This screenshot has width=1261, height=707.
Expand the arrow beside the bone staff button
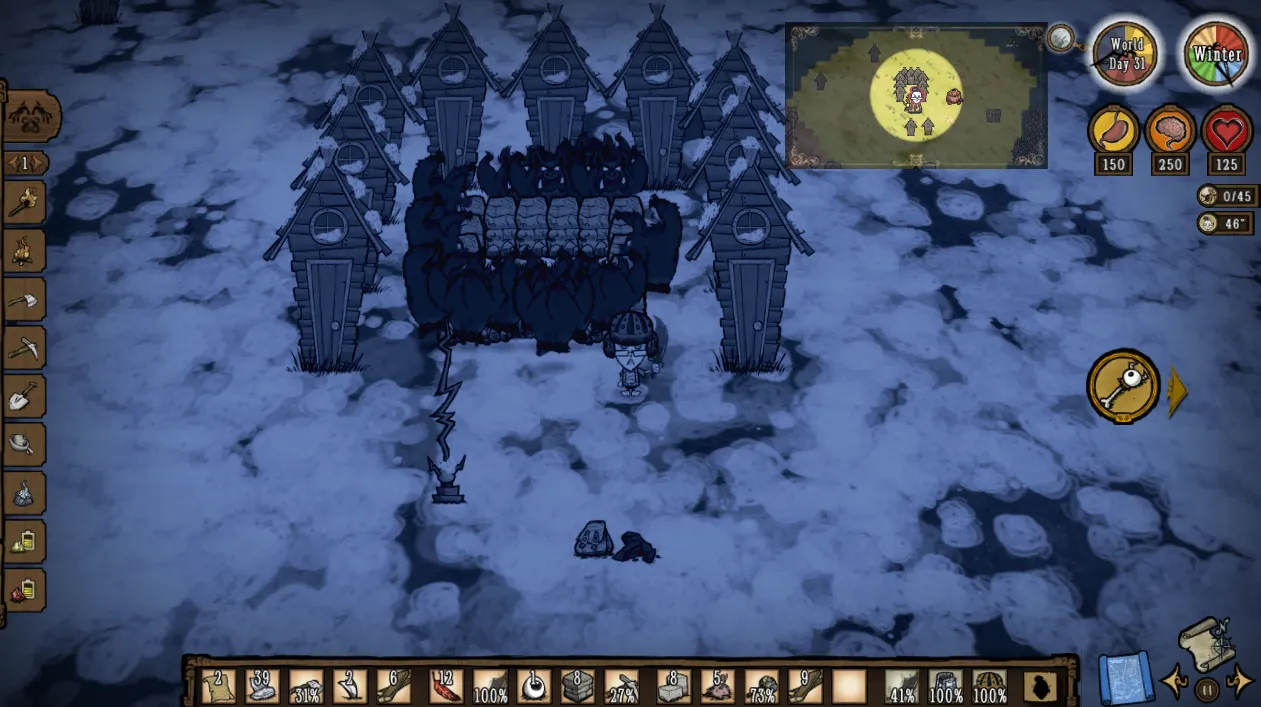click(x=1177, y=392)
